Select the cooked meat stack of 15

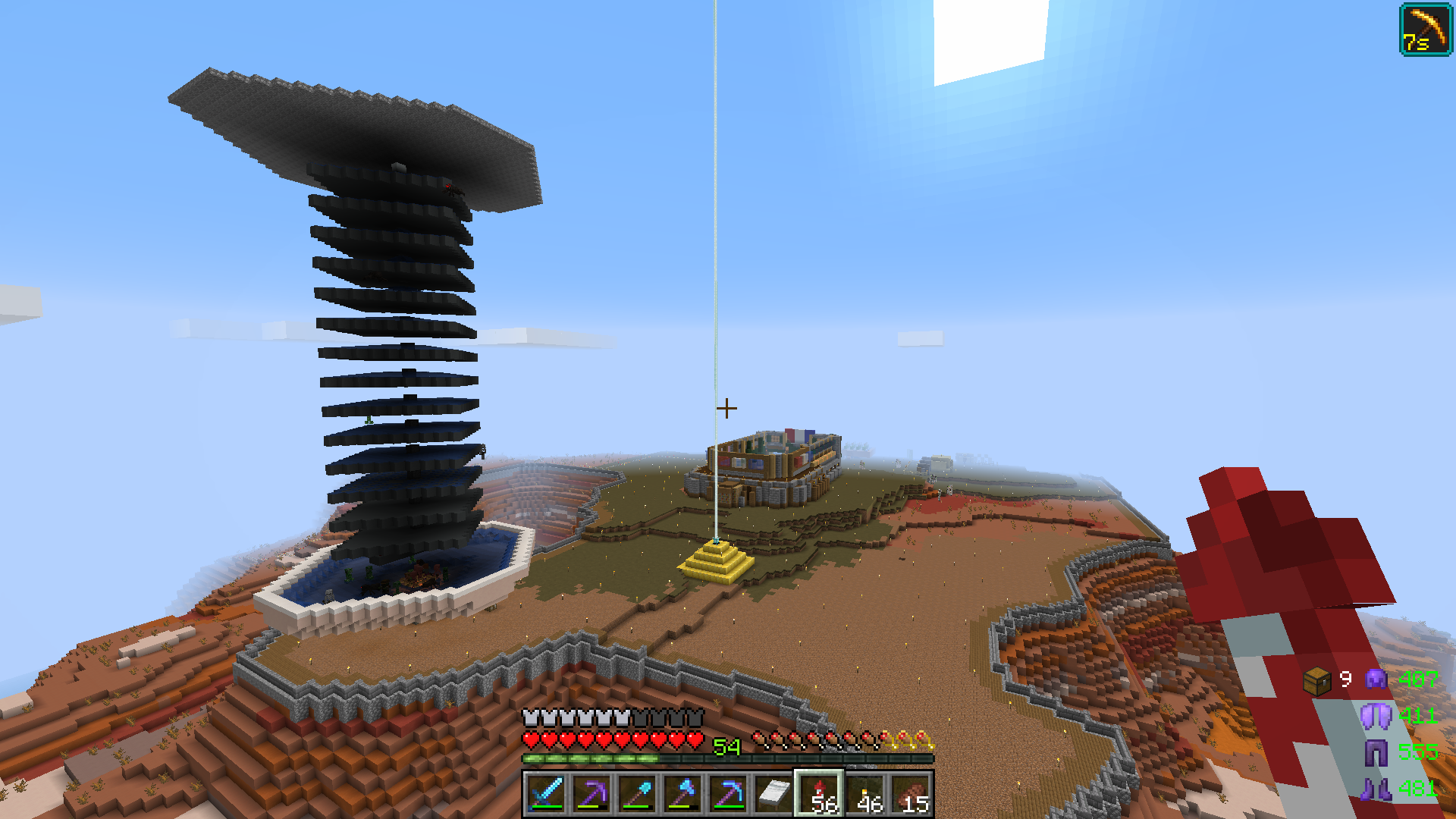click(912, 793)
